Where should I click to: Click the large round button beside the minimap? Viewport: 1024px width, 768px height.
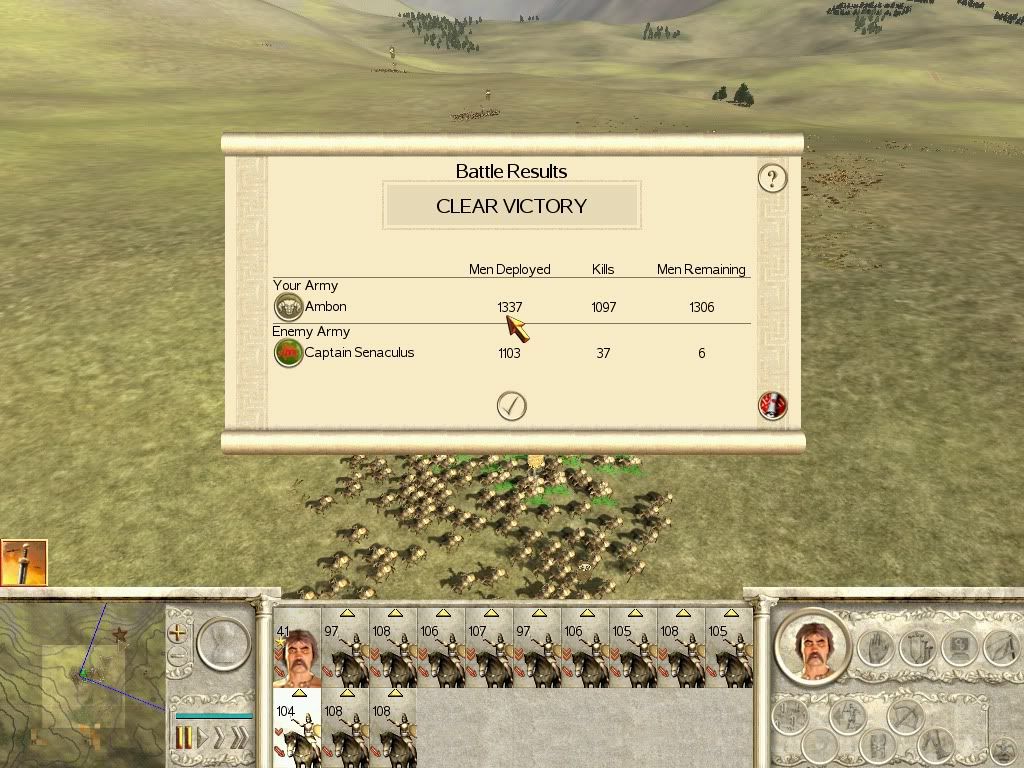(x=222, y=642)
